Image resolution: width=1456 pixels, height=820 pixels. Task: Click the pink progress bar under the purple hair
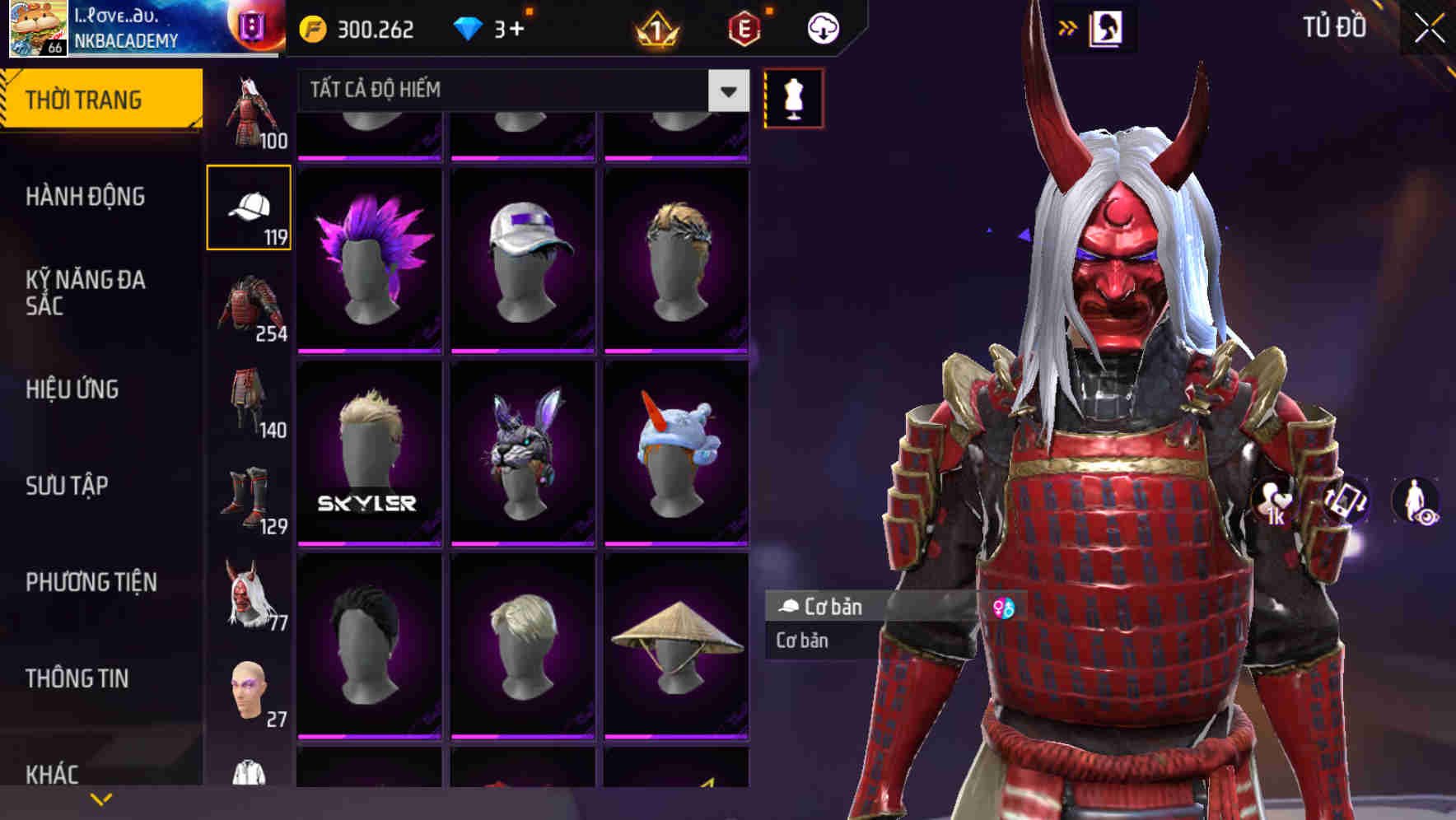tap(369, 350)
